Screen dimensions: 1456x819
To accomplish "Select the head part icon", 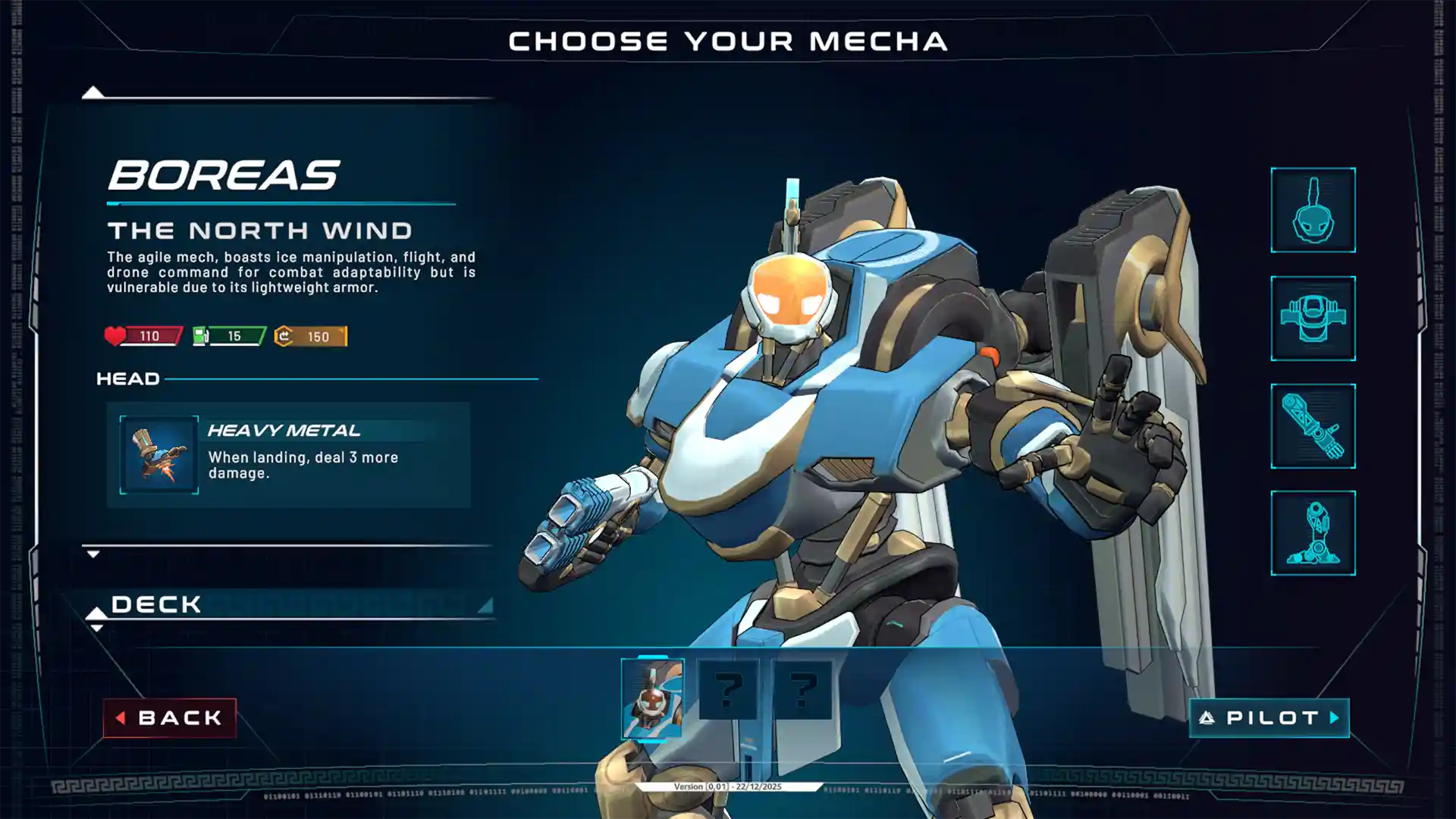I will (x=1313, y=209).
